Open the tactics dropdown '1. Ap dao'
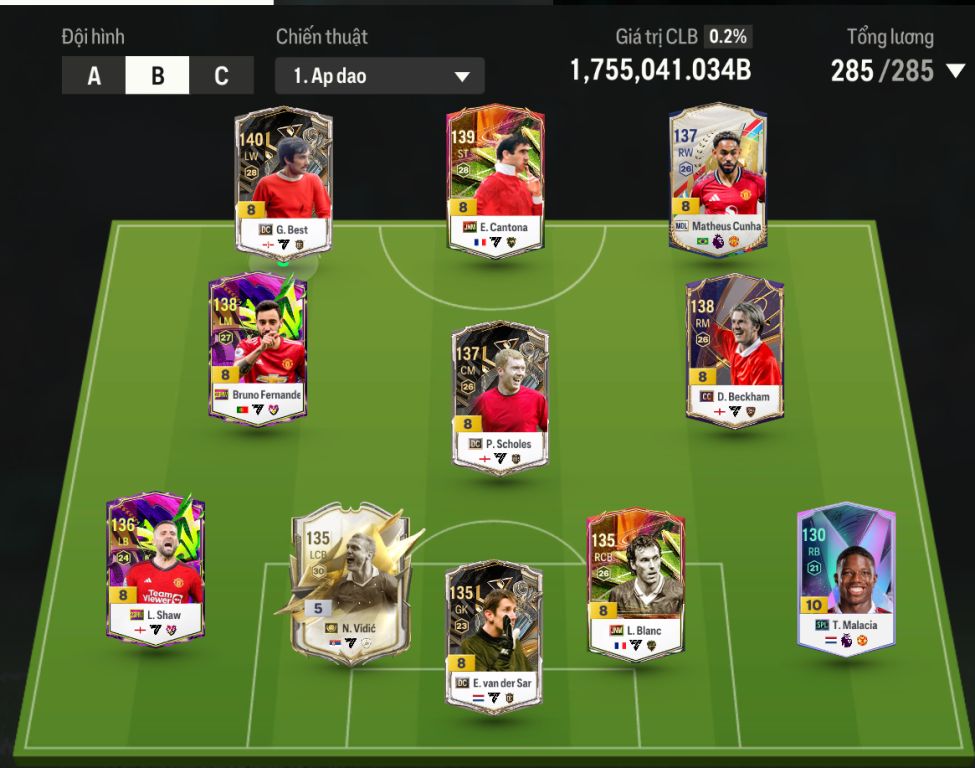Screen dimensions: 975x768 pos(380,76)
